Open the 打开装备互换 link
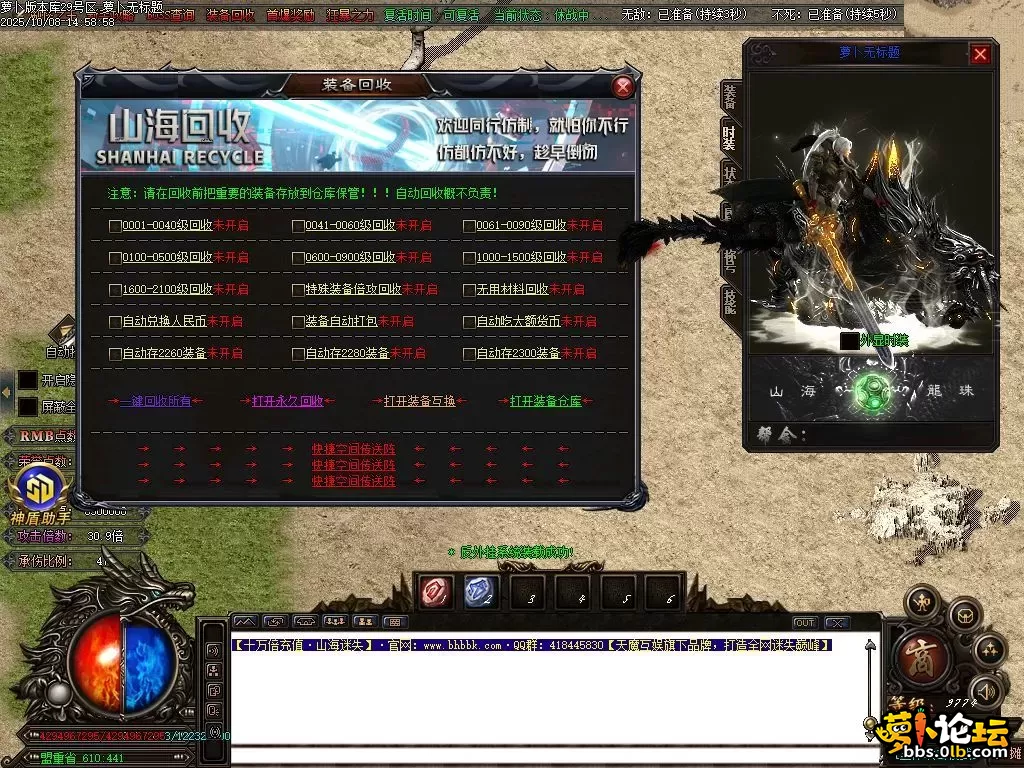 pos(419,401)
